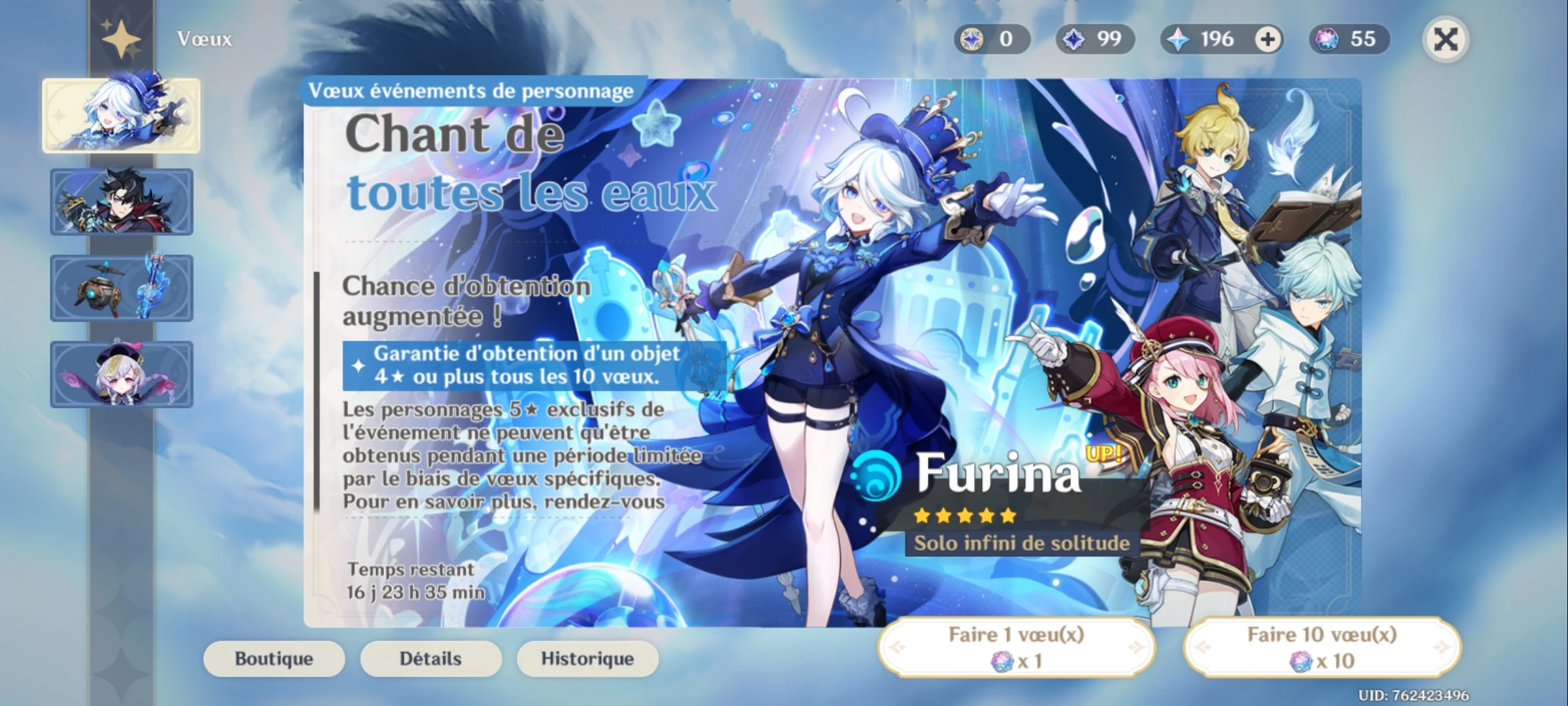View the Intertwined Fate count of 55
Viewport: 1568px width, 706px height.
(1350, 39)
